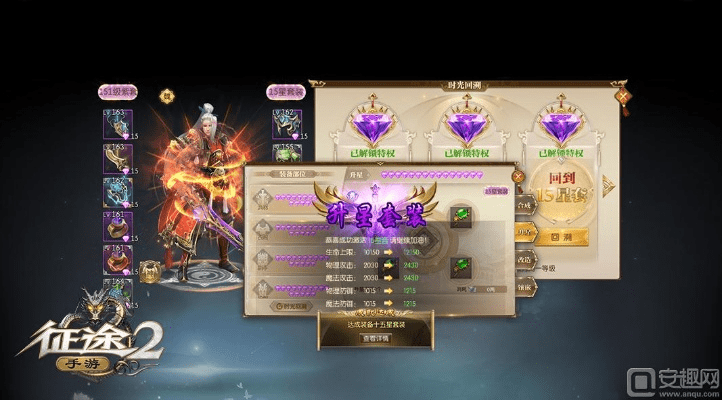Open the 镶嵌 side tab
The width and height of the screenshot is (722, 400).
point(523,285)
